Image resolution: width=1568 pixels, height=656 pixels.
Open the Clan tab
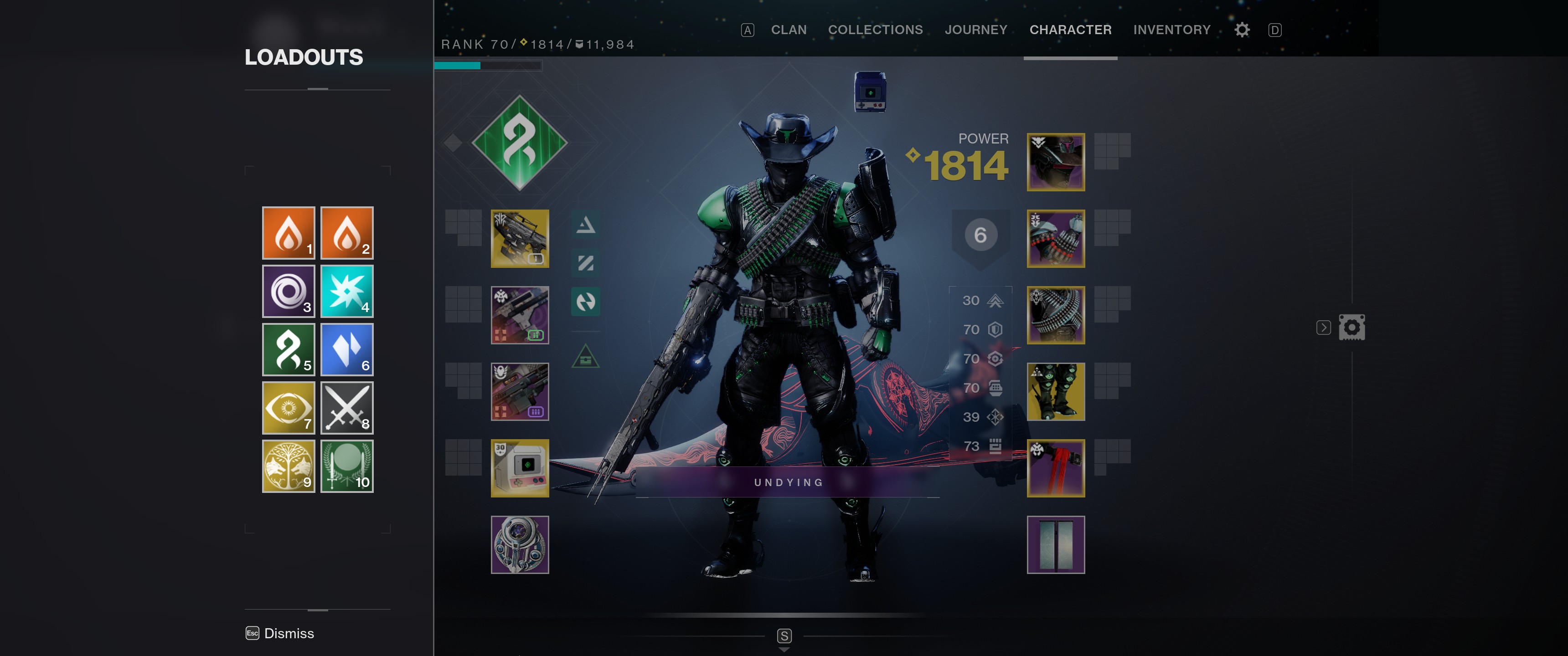point(788,30)
